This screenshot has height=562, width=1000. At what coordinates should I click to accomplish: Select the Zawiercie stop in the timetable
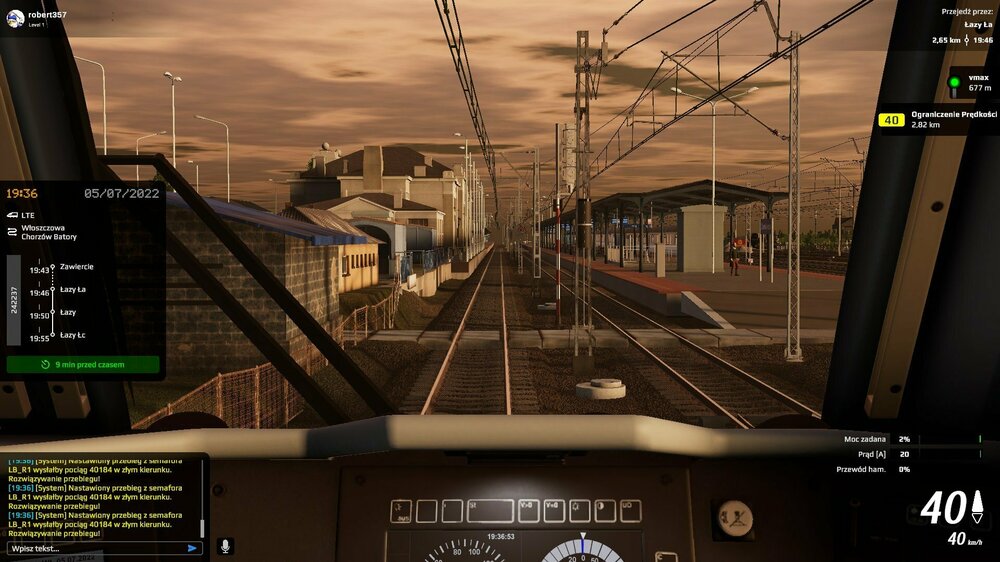[x=77, y=267]
